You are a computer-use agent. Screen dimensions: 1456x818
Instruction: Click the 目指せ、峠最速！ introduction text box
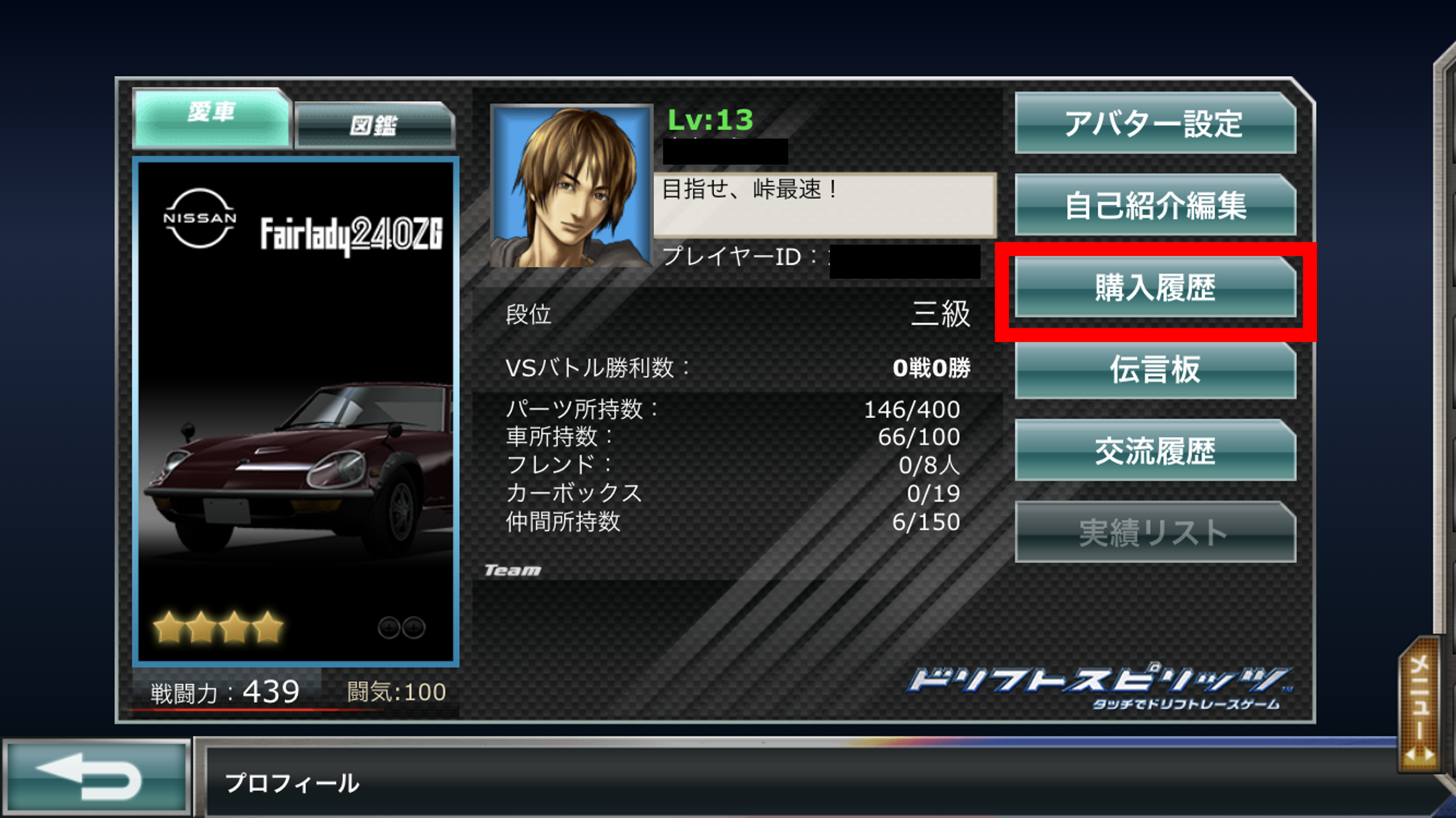coord(824,204)
